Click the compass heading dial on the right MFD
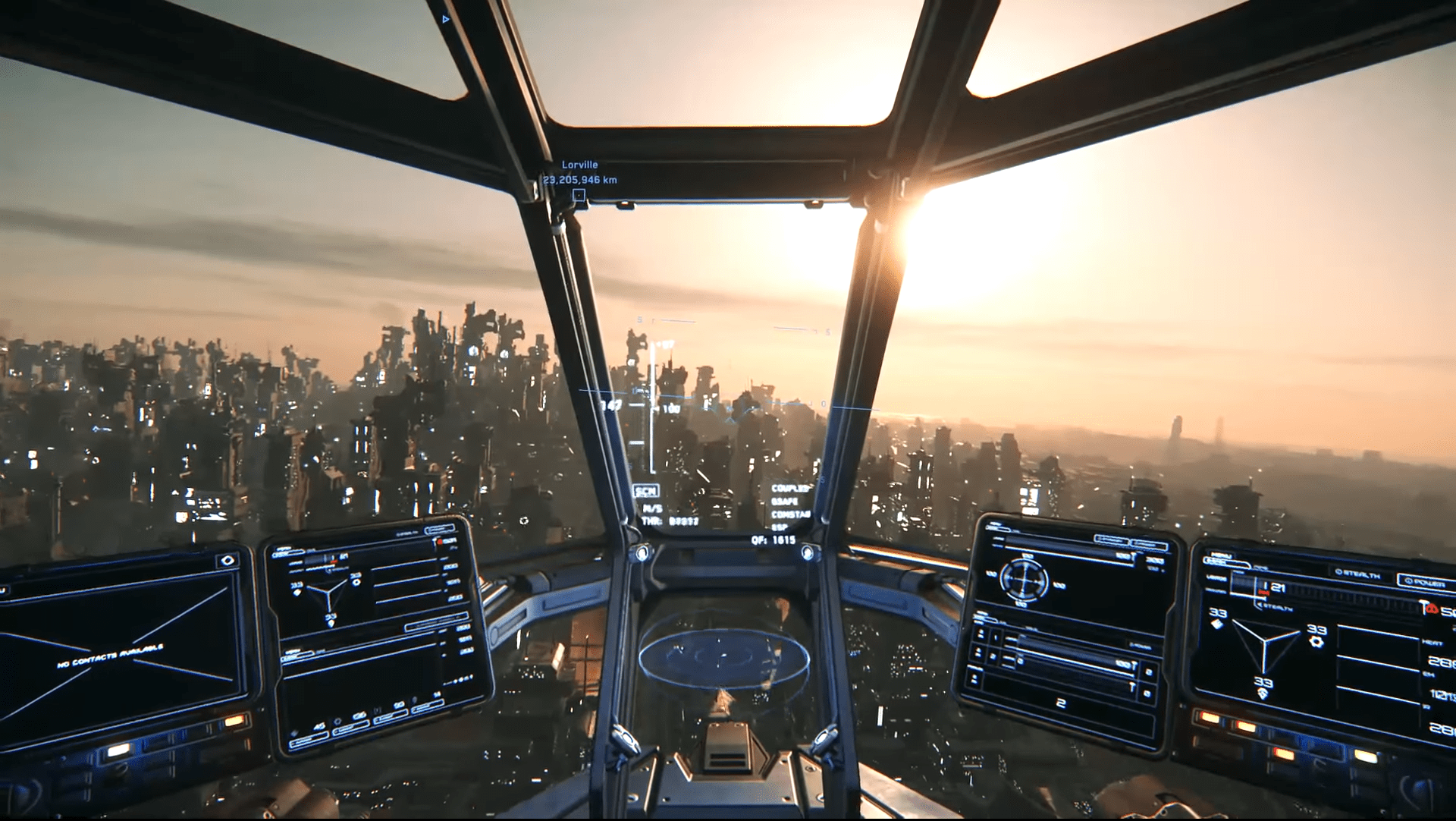This screenshot has height=821, width=1456. [x=1024, y=580]
